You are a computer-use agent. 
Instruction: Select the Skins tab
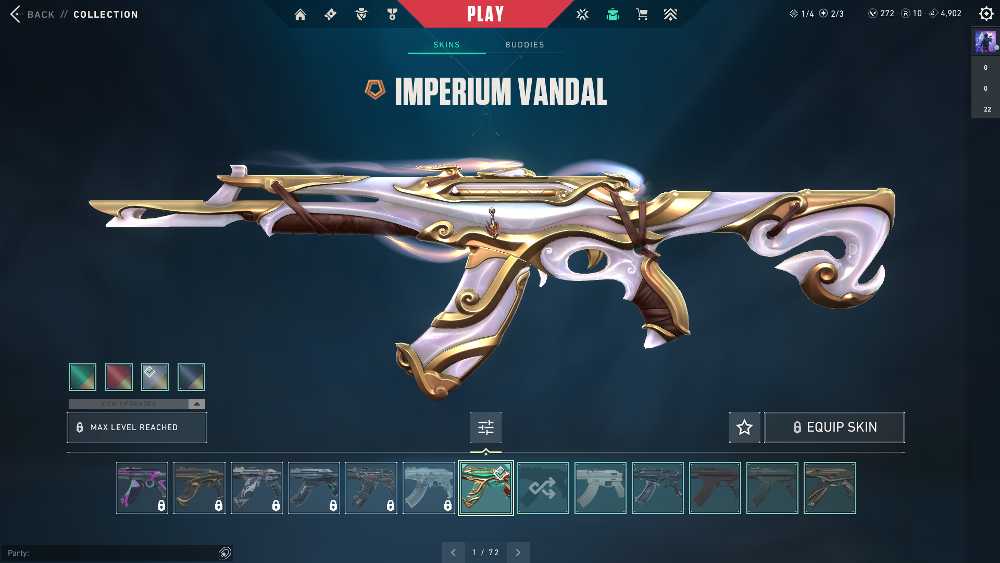pos(446,45)
